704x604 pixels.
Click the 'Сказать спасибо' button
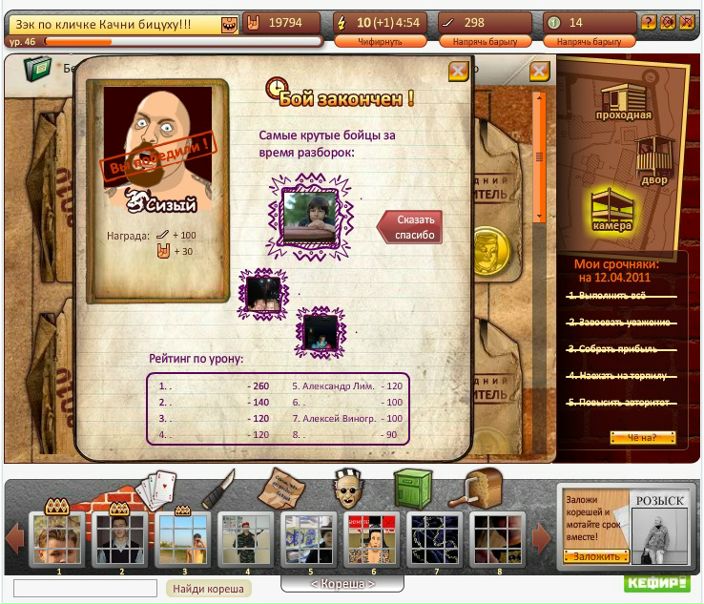click(x=412, y=227)
